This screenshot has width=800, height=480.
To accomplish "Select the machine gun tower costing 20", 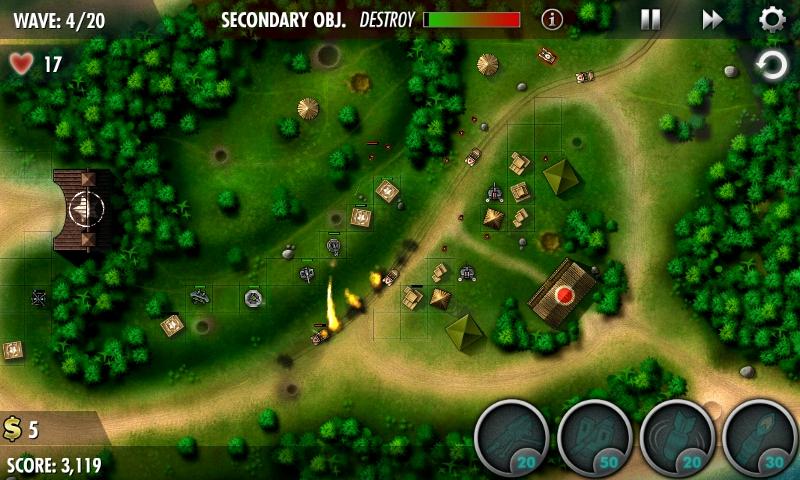I will point(511,437).
